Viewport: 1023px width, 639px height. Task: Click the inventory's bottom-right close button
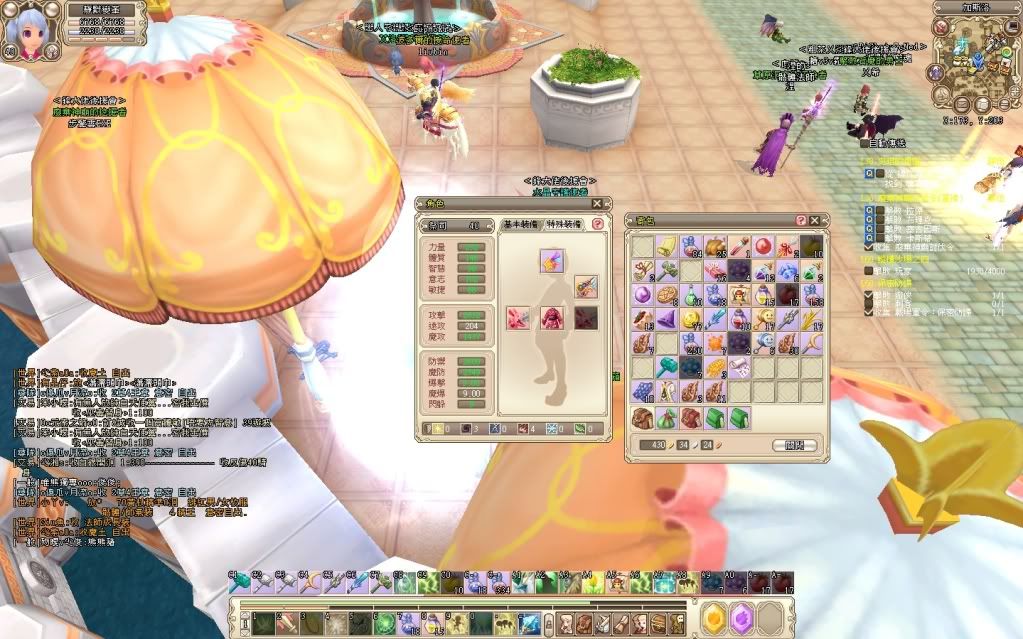(x=795, y=445)
